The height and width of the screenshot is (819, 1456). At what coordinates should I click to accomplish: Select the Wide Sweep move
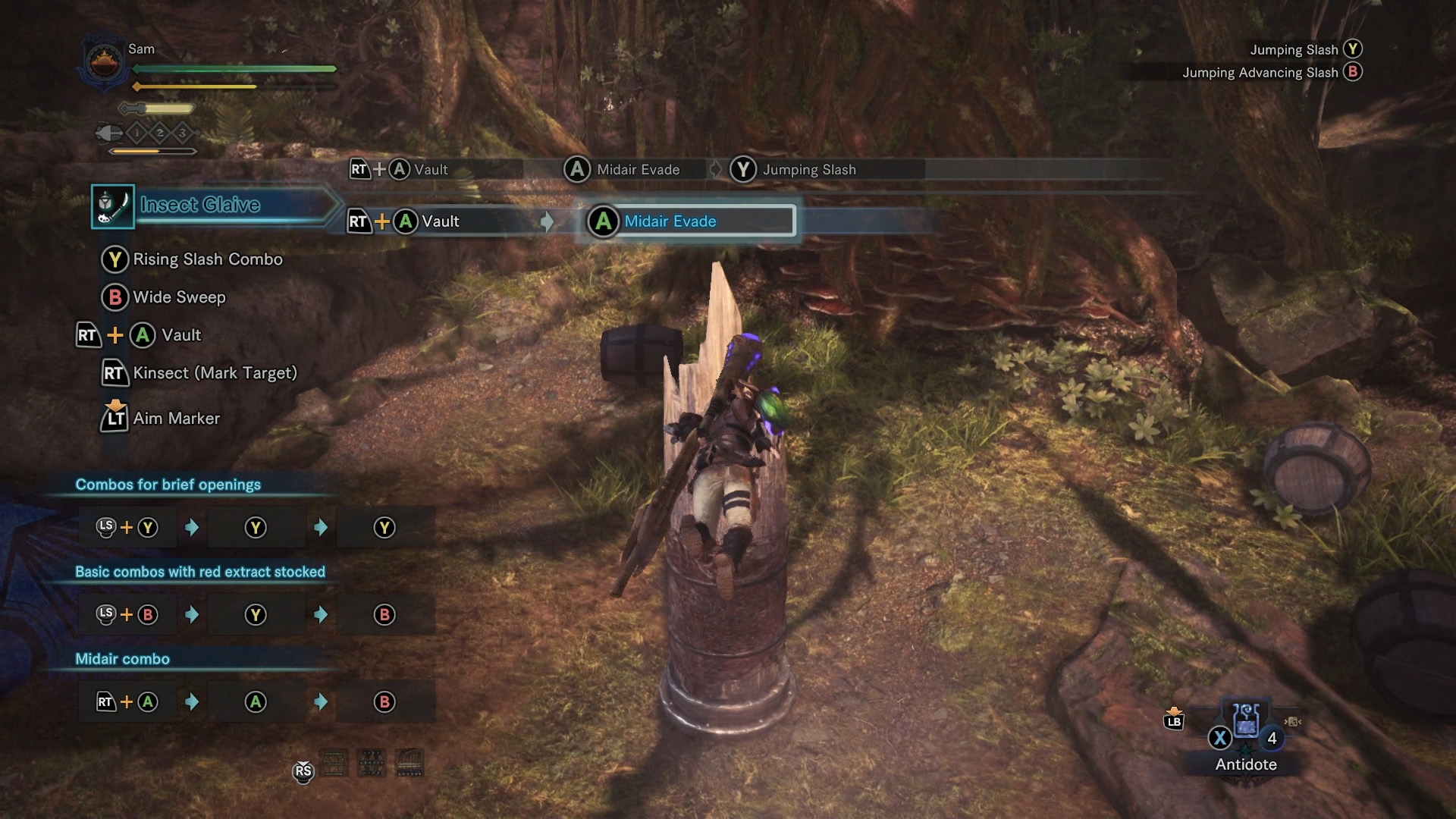[x=179, y=297]
